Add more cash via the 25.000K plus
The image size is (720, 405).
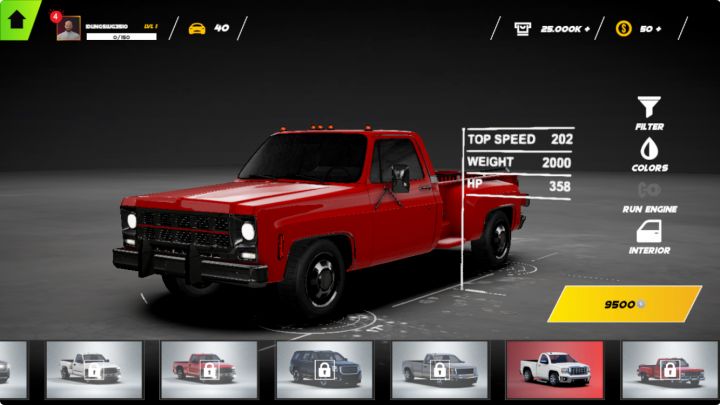coord(552,28)
